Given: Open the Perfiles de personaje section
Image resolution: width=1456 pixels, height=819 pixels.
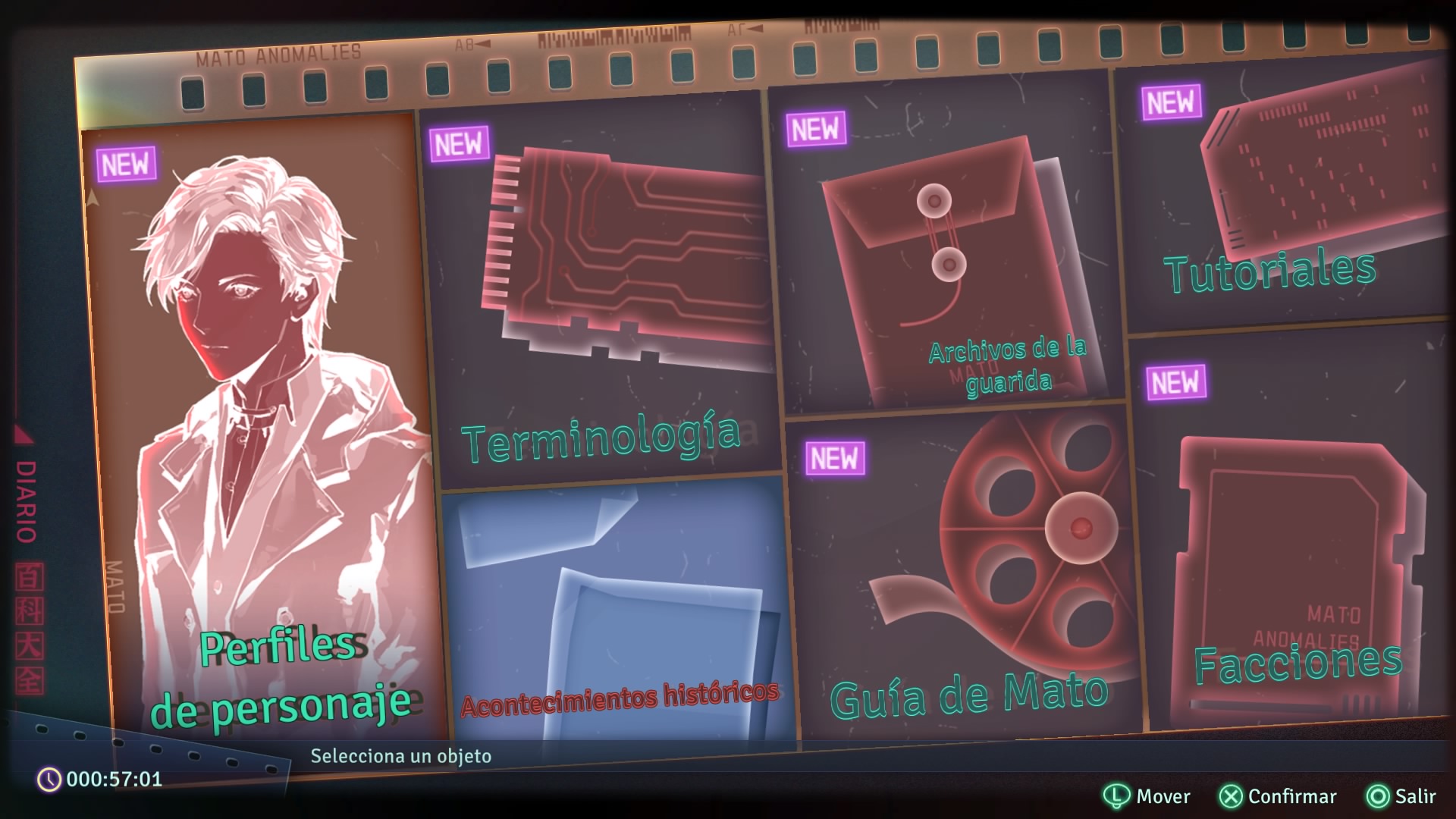Looking at the screenshot, I should (265, 432).
